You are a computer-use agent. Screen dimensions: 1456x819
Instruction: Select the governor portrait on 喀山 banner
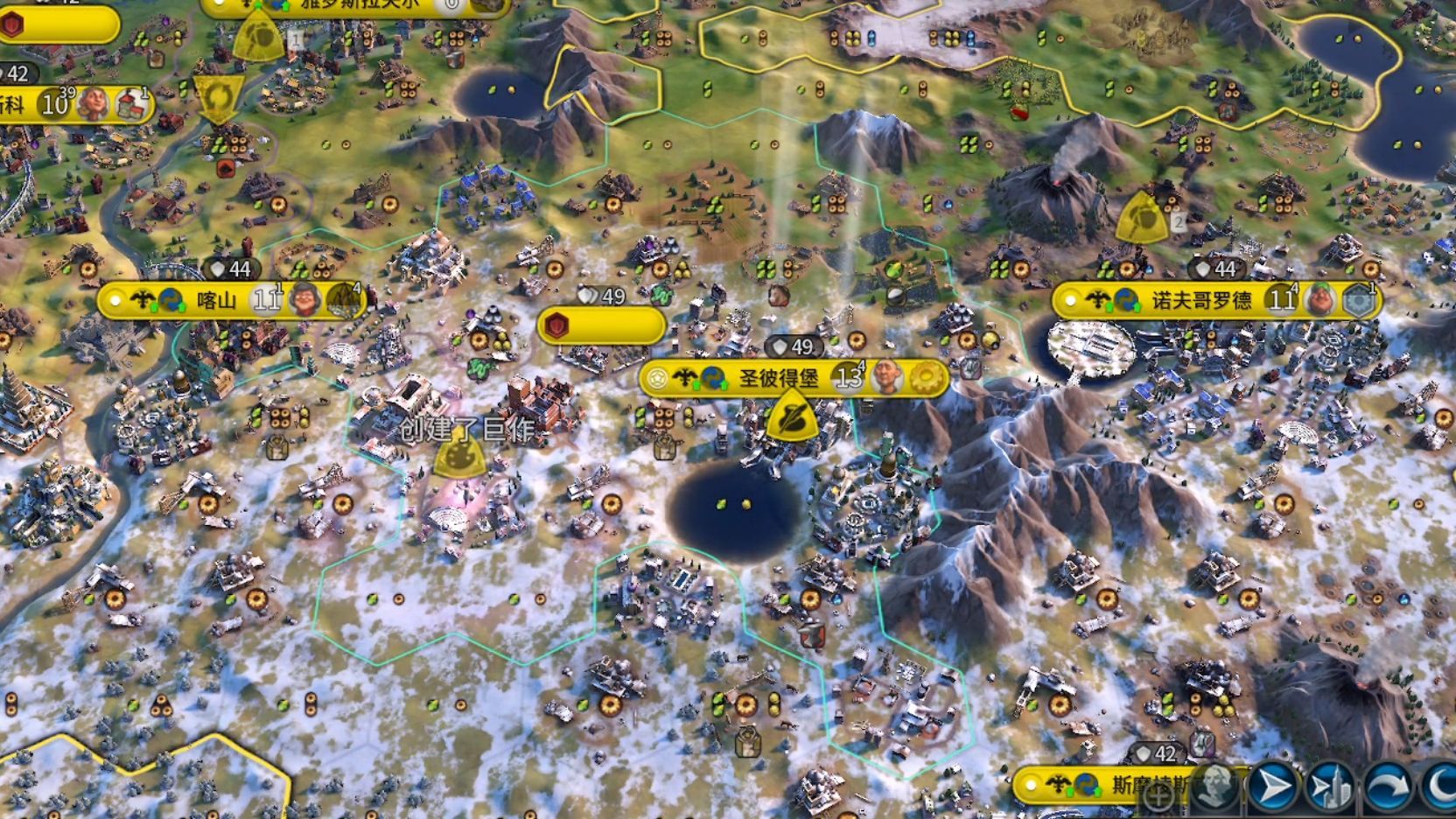click(x=304, y=300)
